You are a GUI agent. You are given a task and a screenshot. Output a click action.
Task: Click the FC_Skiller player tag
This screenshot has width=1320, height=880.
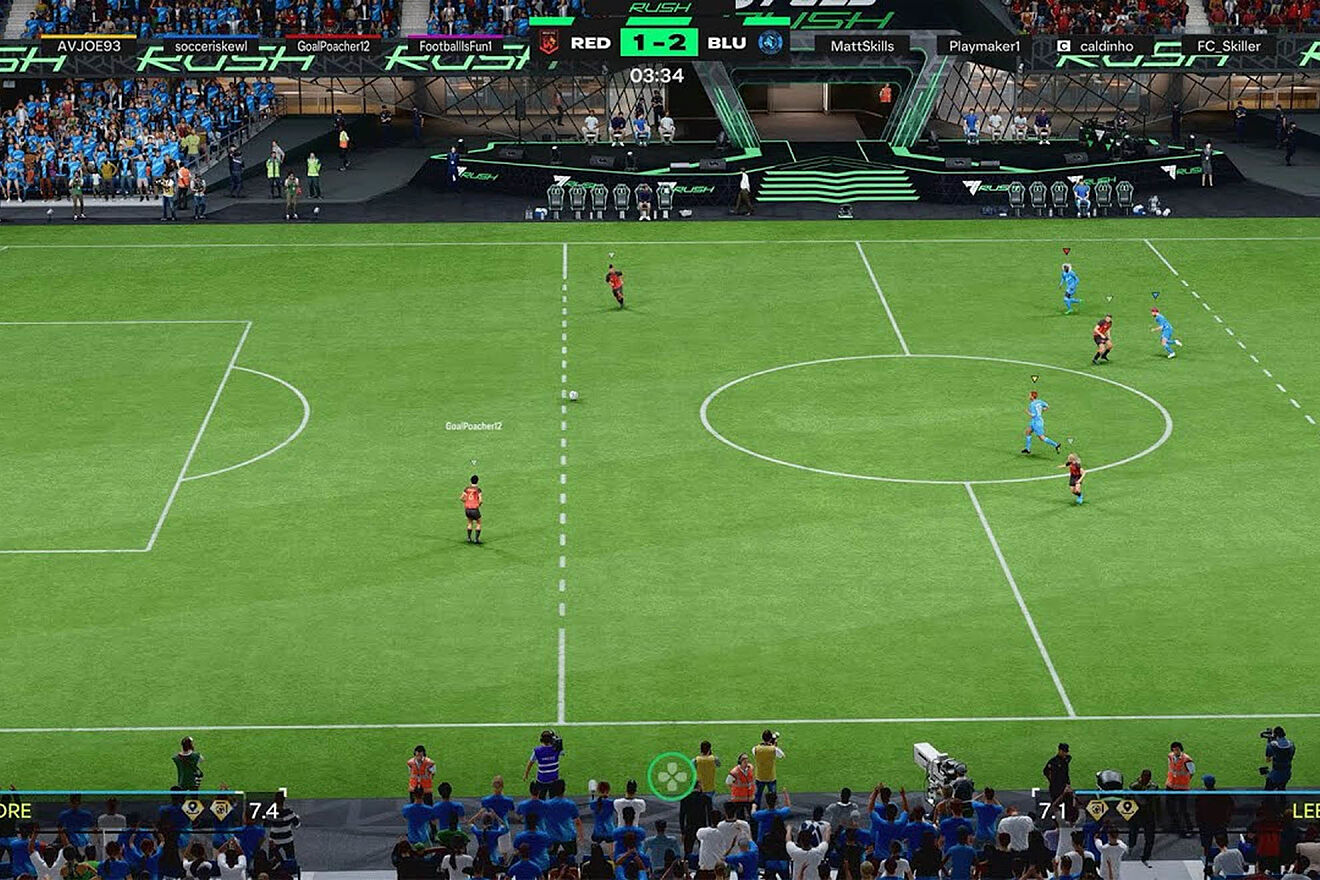point(1227,46)
